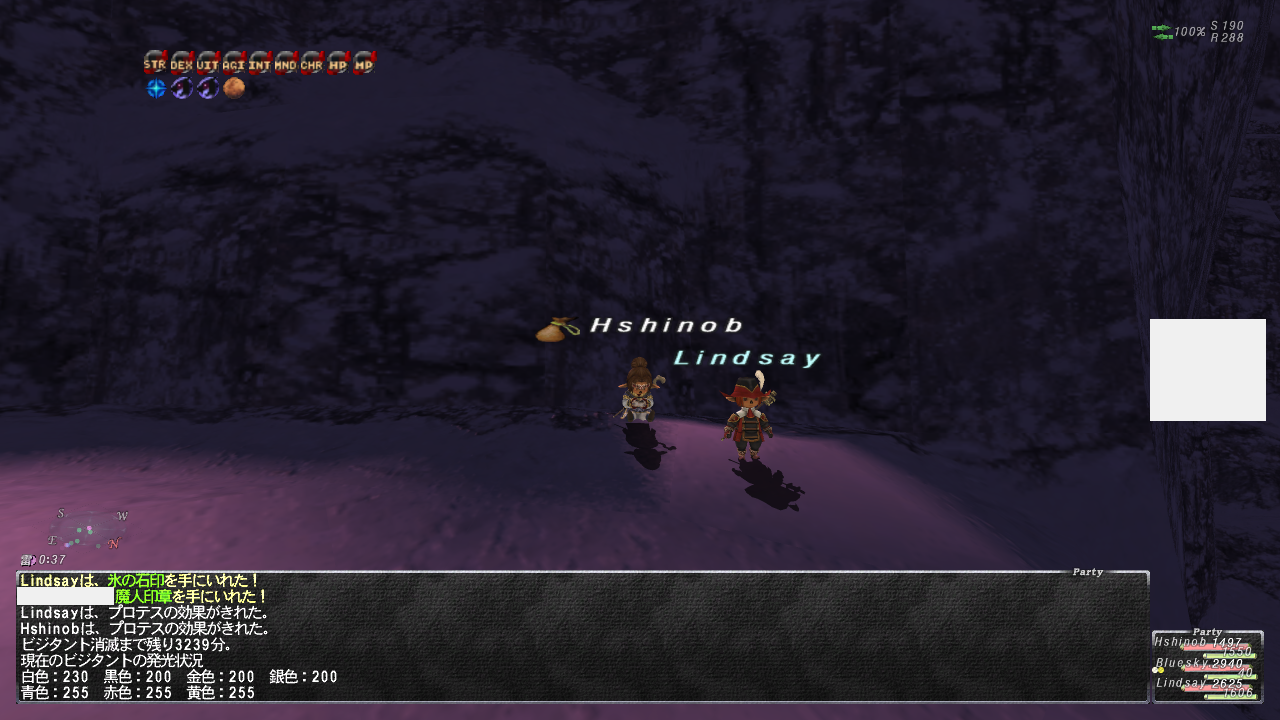Select the MND boost status icon

286,63
